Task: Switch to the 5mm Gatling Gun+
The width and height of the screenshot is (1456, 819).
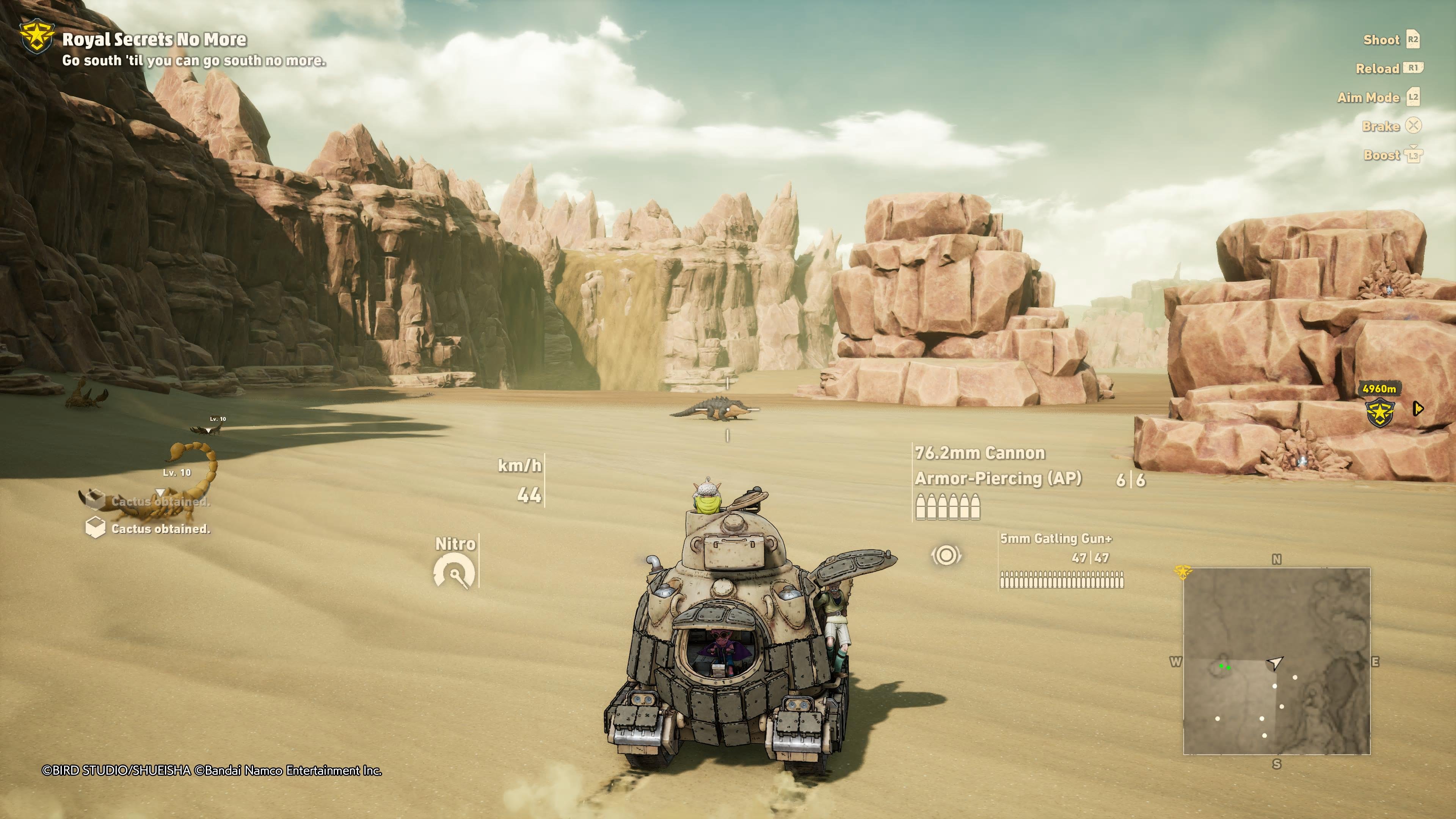Action: 1055,539
